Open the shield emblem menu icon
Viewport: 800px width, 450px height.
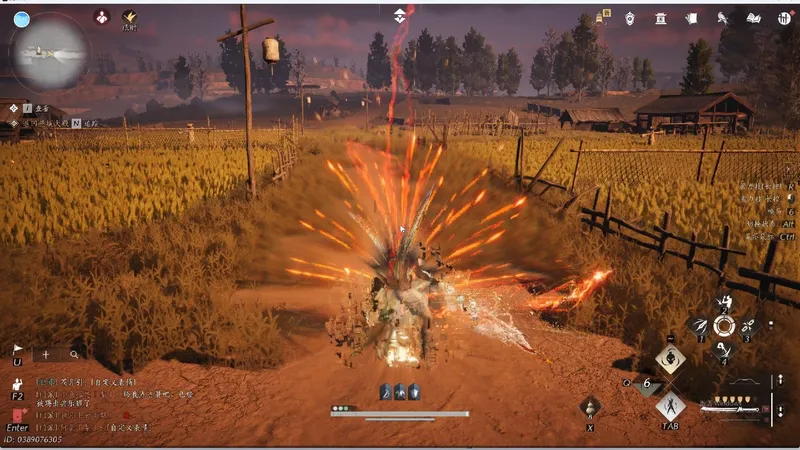point(630,18)
